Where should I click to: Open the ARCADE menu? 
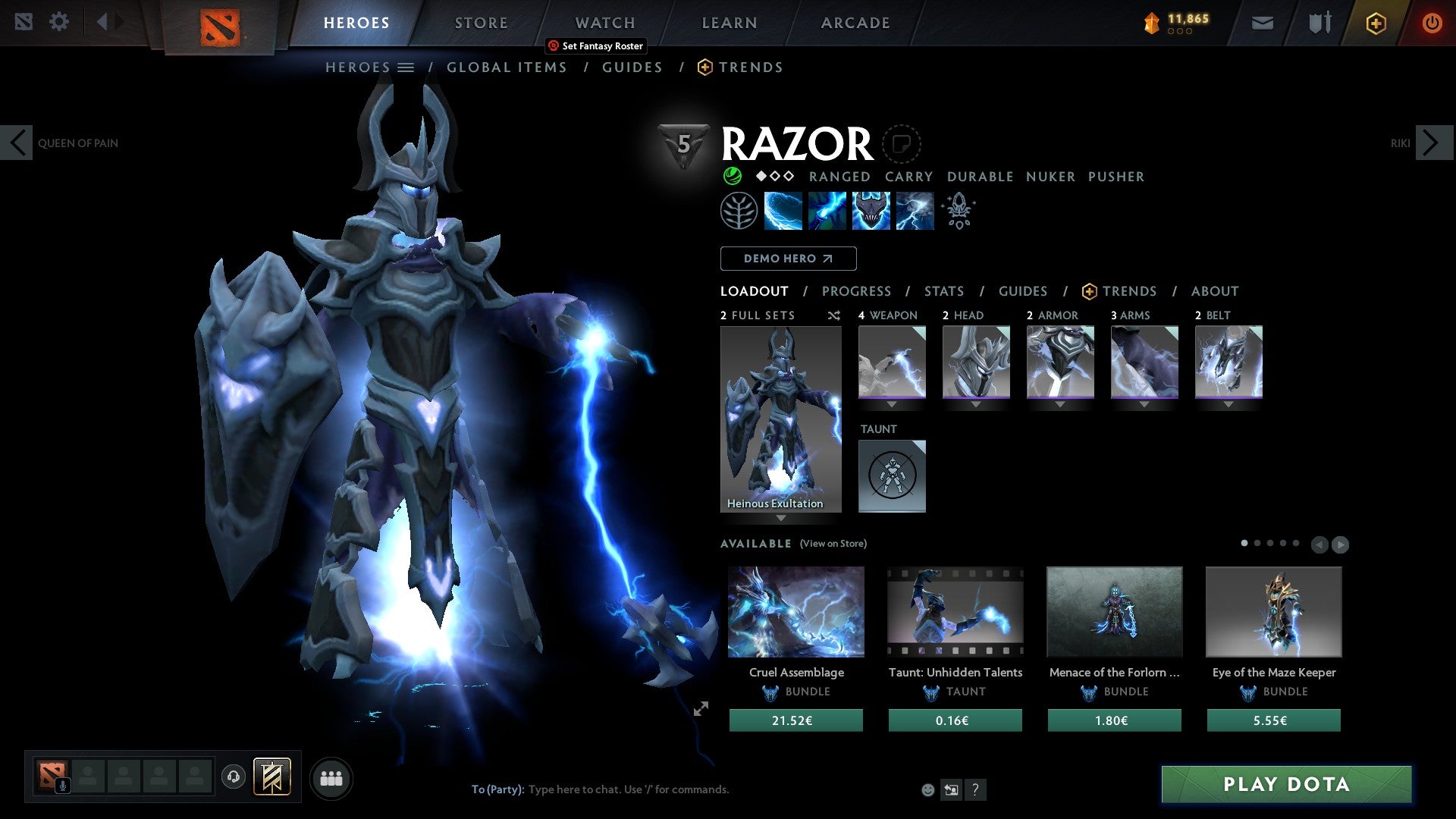(x=855, y=23)
